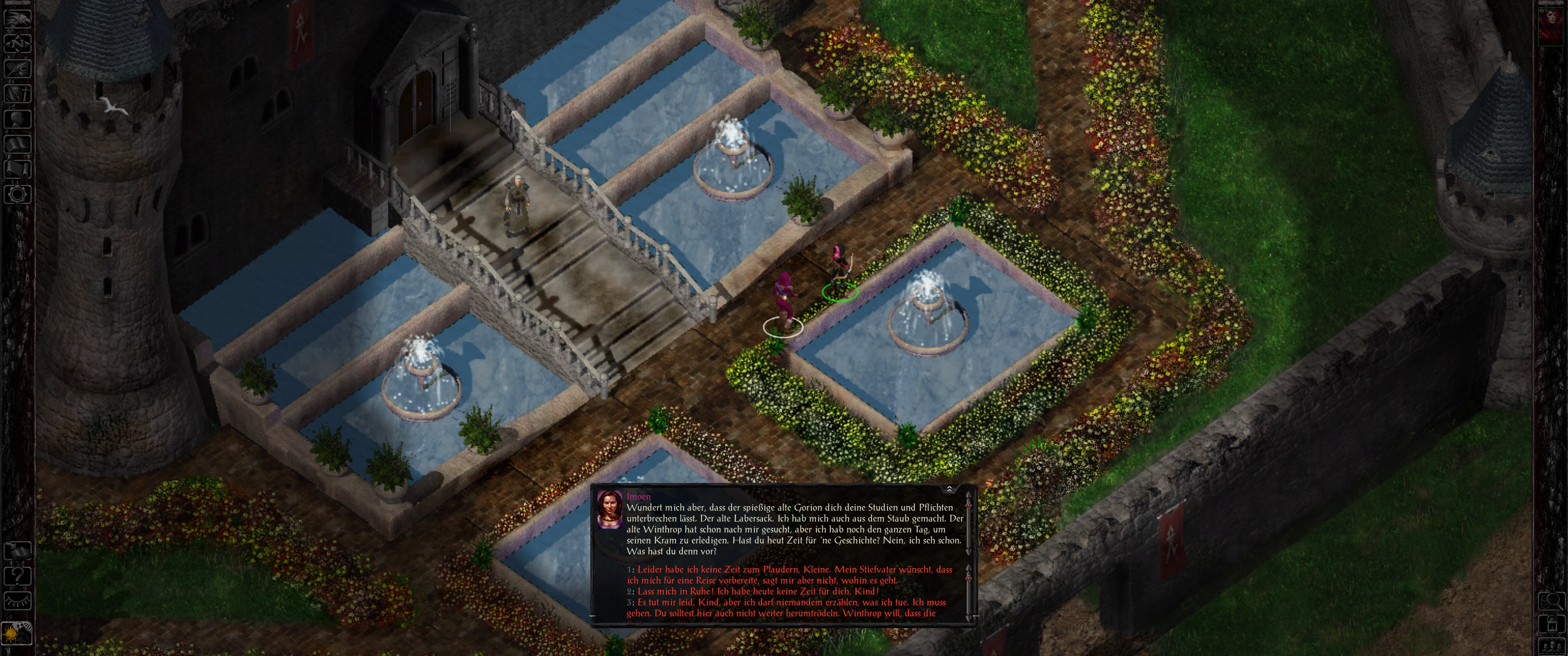Image resolution: width=1568 pixels, height=656 pixels.
Task: Open the priest scroll icon
Action: click(17, 169)
